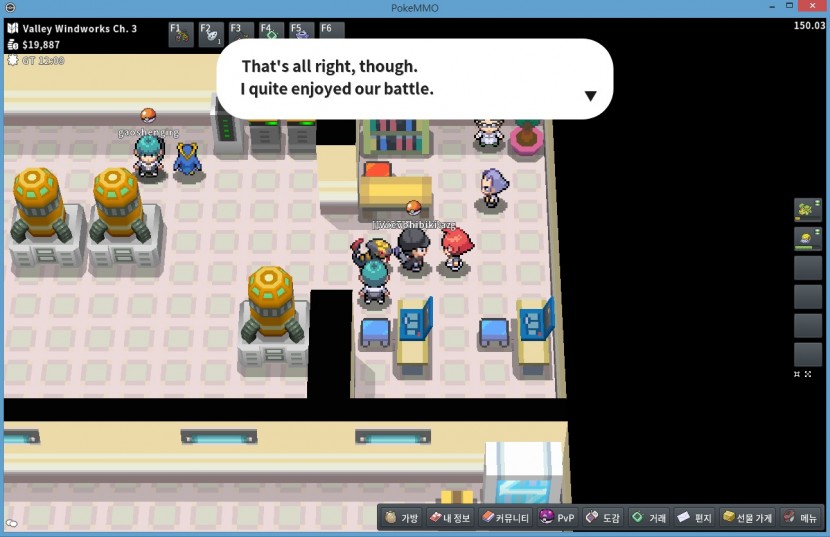The image size is (830, 537).
Task: Advance the dialogue with the arrow
Action: pos(590,96)
